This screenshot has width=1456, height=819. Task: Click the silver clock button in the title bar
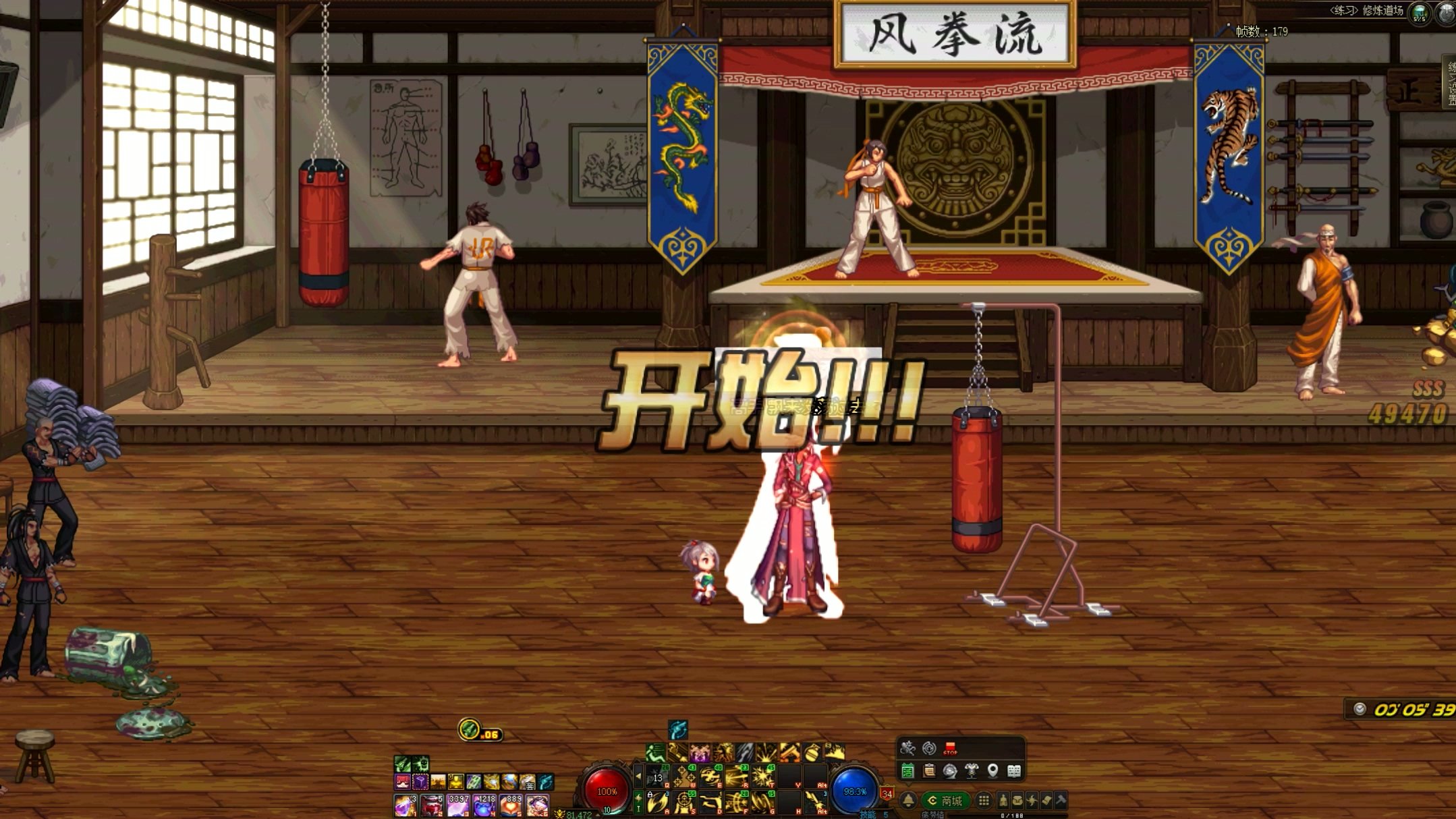pyautogui.click(x=1447, y=13)
